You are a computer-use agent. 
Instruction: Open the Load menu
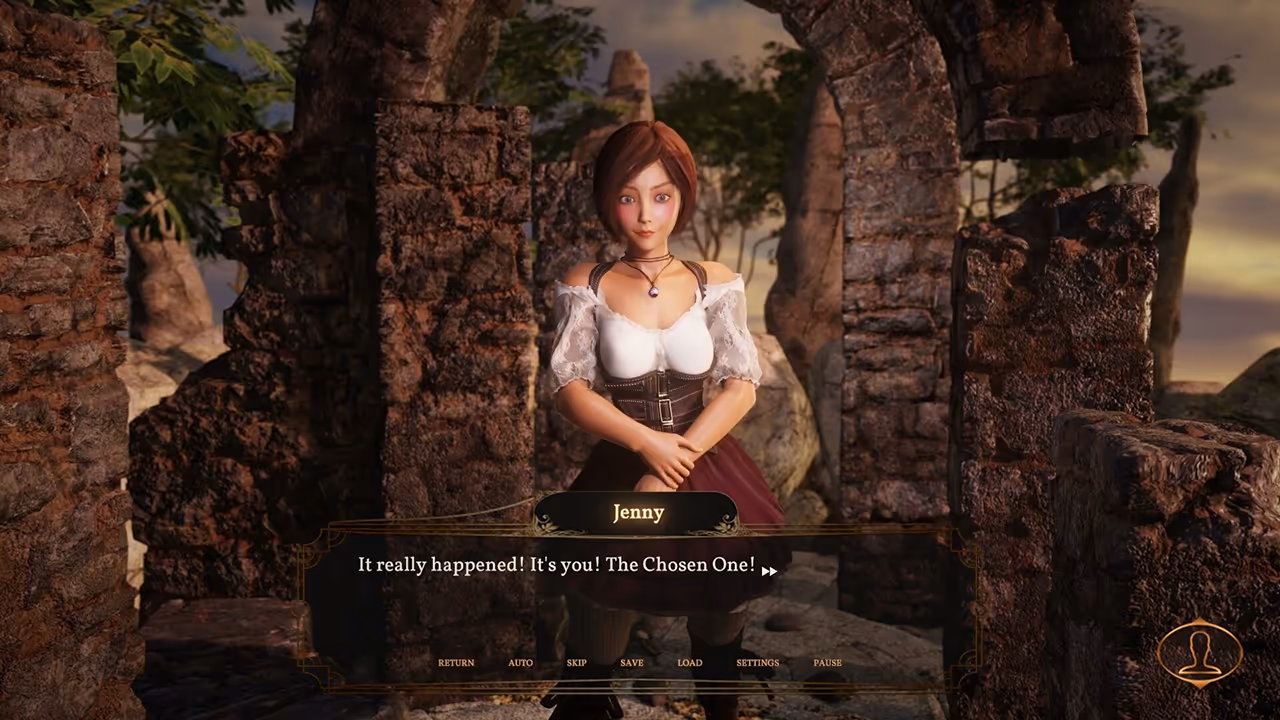click(x=690, y=663)
